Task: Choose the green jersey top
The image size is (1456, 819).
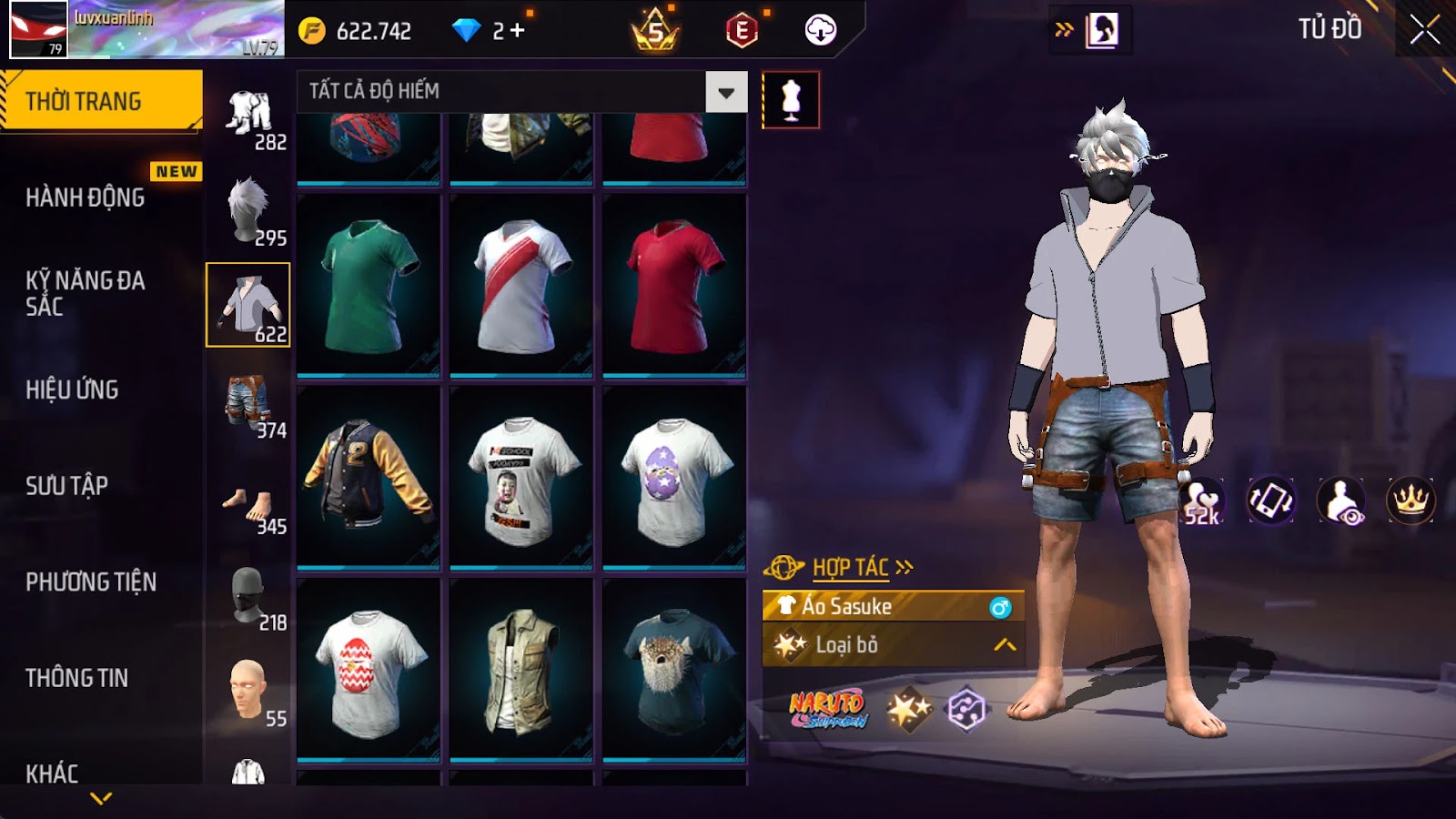Action: coord(369,285)
